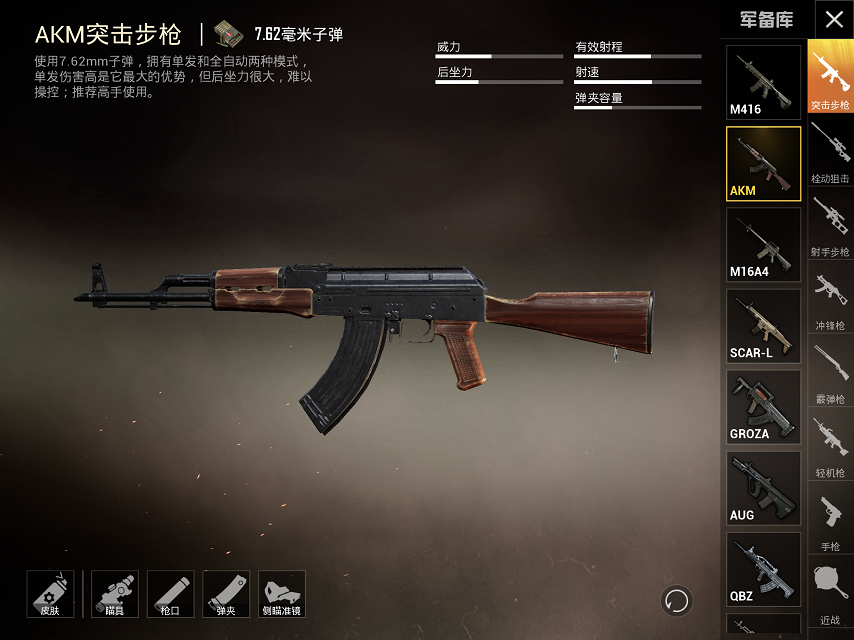Show the GROZA rifle details
The image size is (854, 640).
763,408
